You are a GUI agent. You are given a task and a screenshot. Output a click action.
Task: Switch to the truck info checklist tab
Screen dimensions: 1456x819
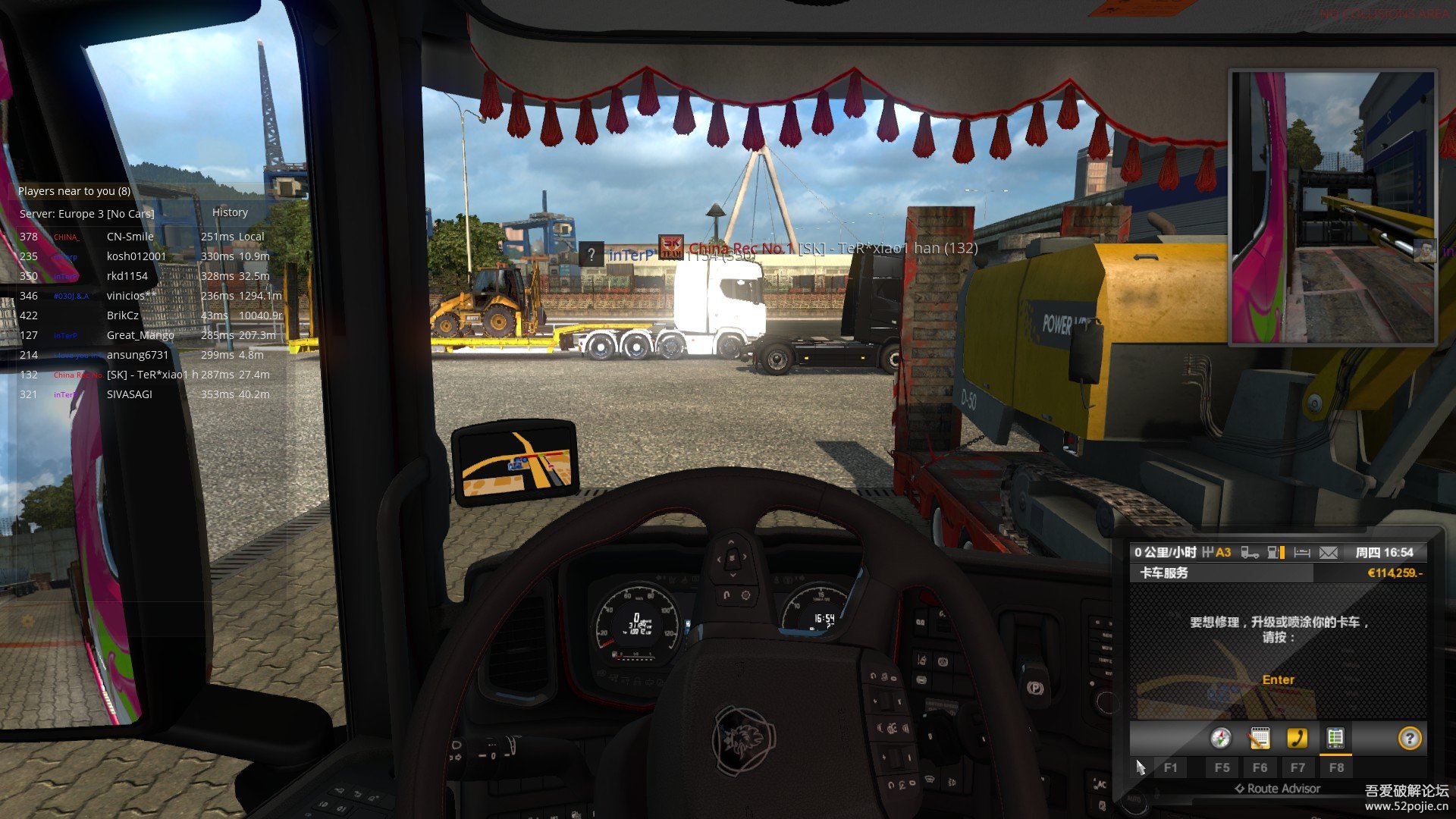click(x=1335, y=738)
